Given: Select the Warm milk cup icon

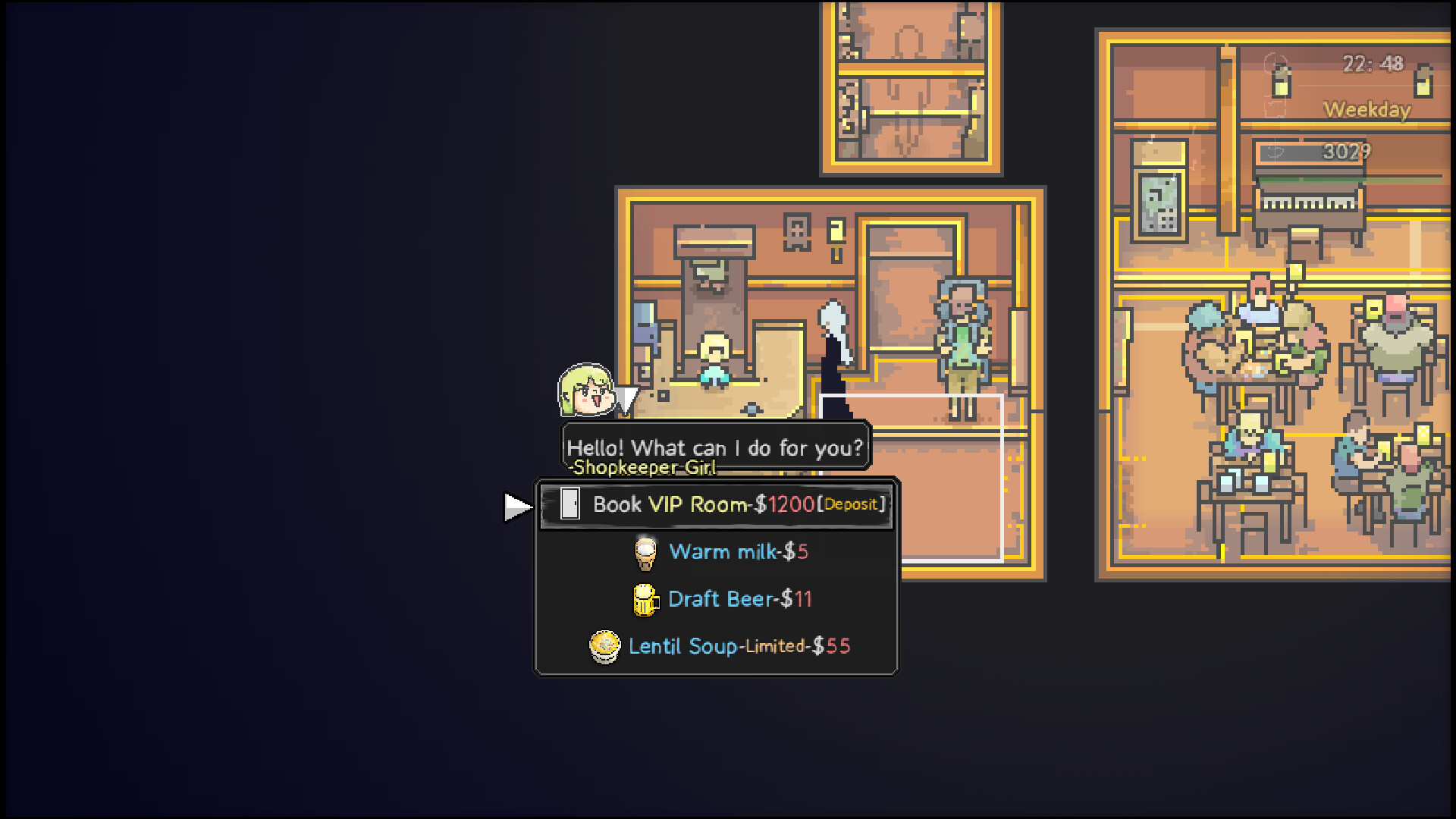Looking at the screenshot, I should click(645, 551).
